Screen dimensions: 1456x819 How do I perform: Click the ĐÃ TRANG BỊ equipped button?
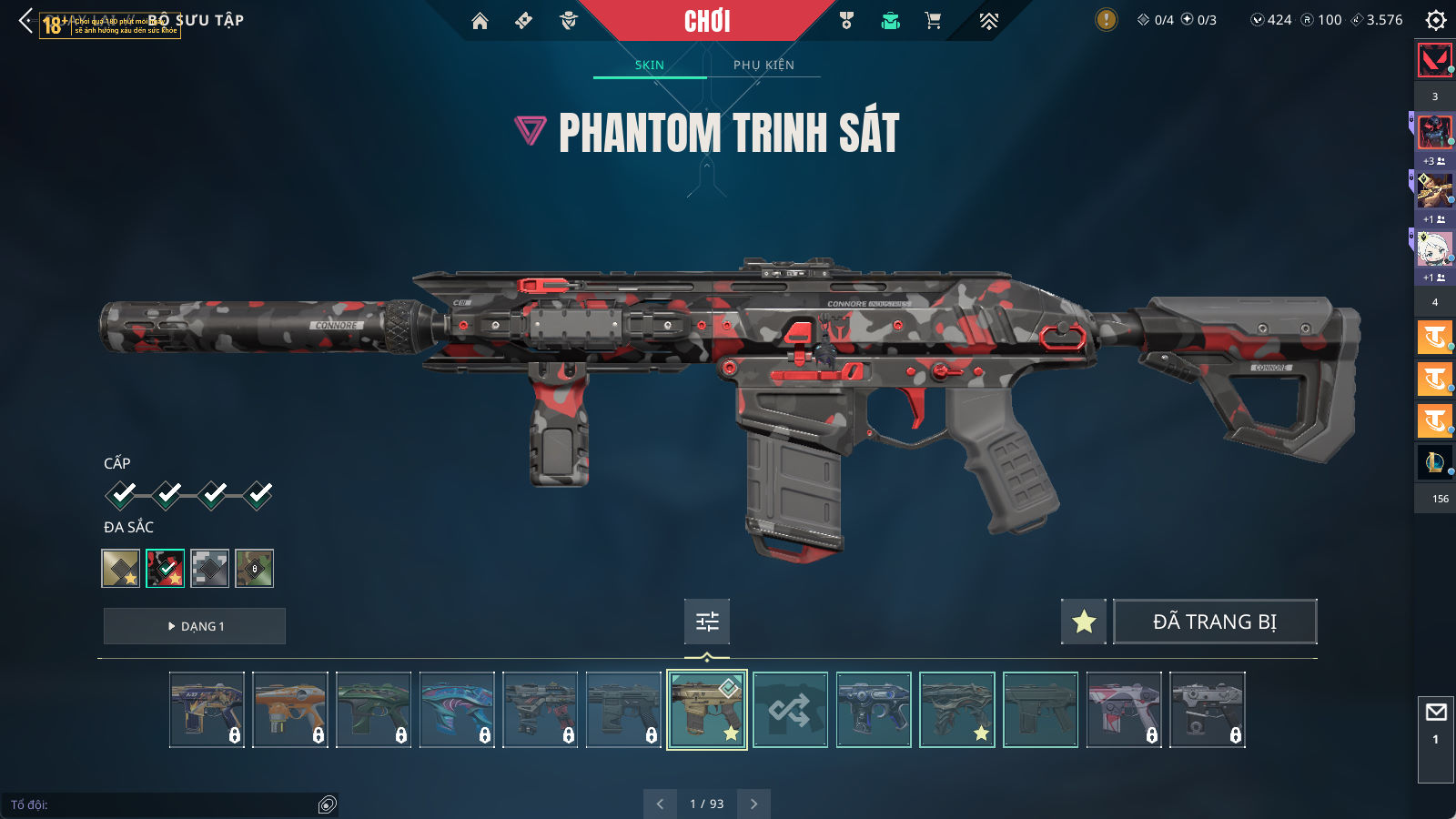[x=1215, y=622]
